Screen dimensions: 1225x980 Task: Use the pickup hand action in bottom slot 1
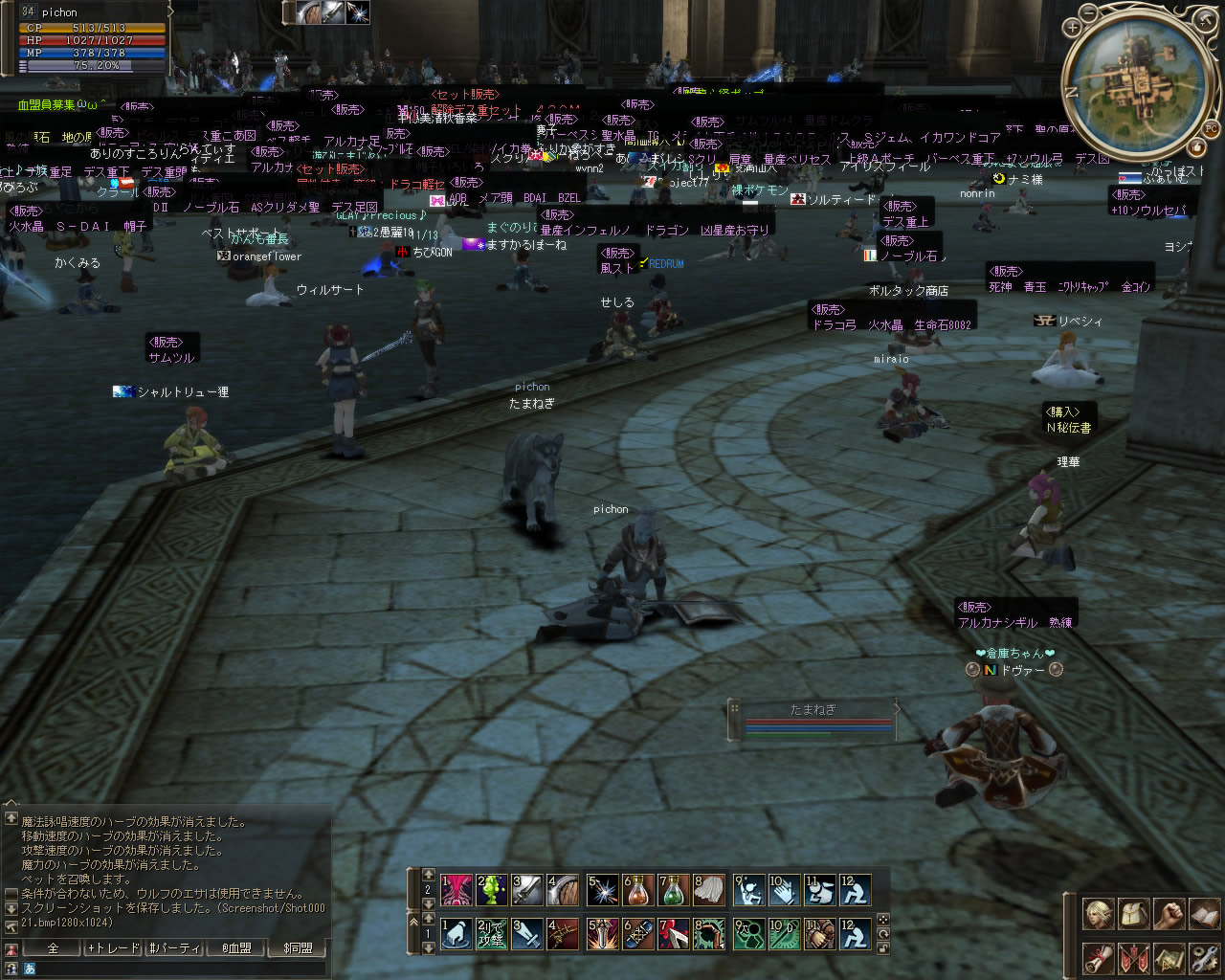[455, 934]
